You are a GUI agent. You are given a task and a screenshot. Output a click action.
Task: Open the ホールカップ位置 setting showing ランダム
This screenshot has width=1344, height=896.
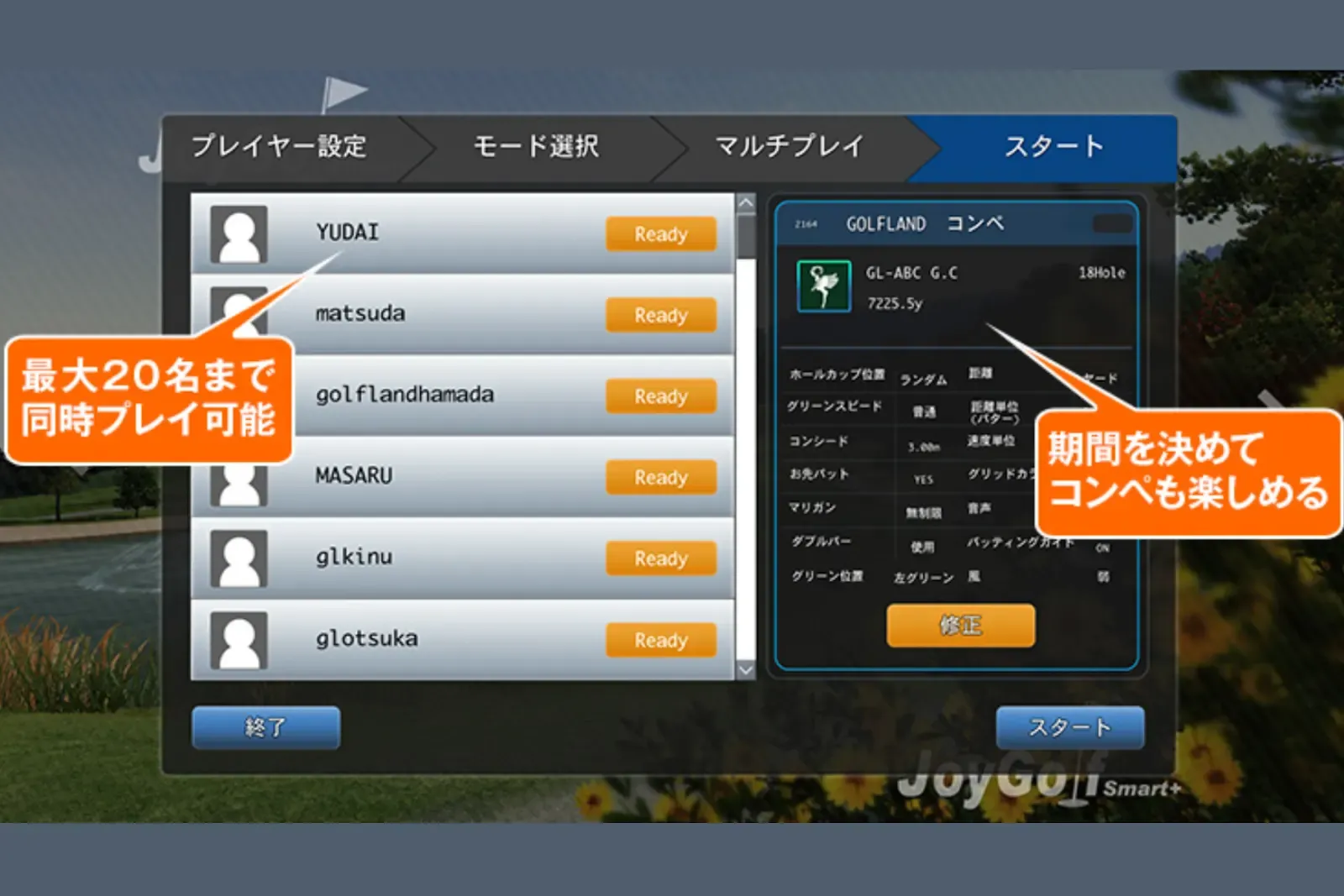(924, 378)
